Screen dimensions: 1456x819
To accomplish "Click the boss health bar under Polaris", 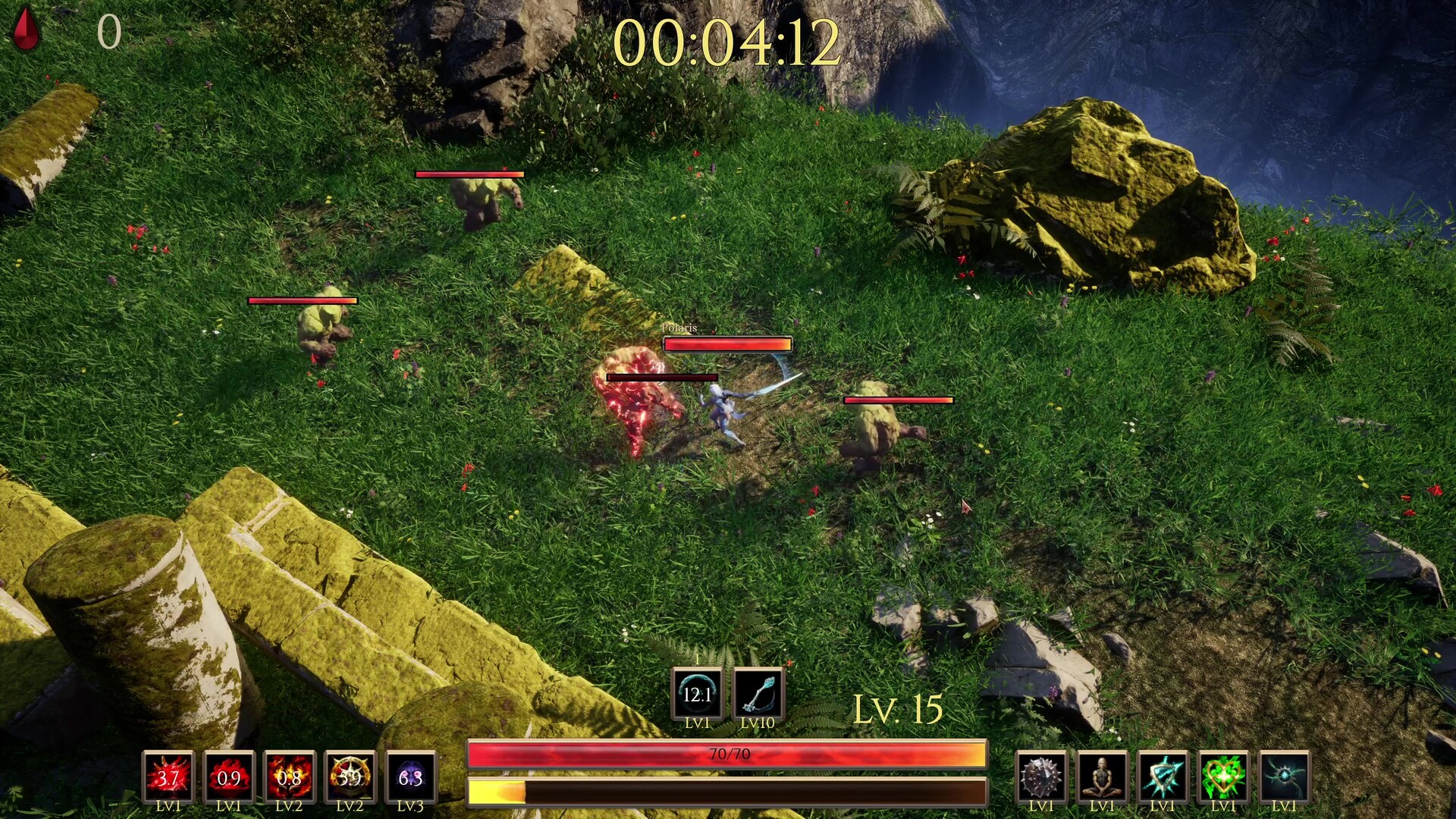I will point(726,345).
